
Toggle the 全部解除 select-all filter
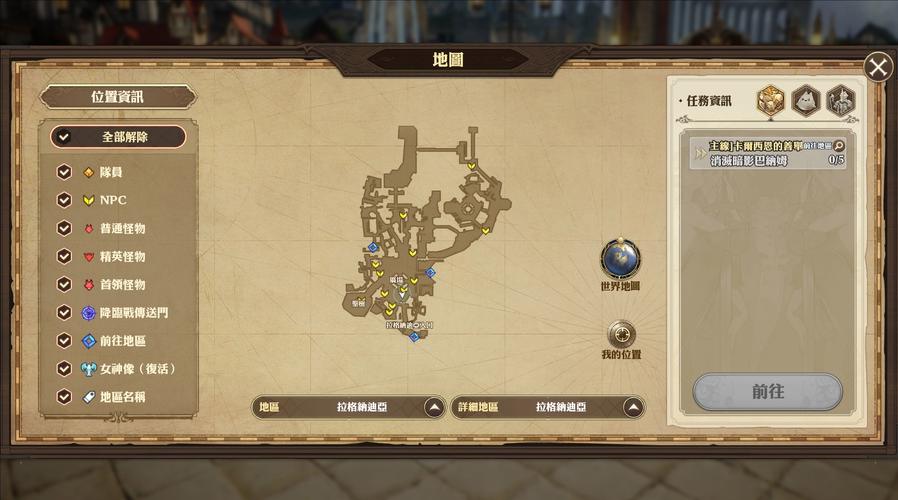point(63,137)
